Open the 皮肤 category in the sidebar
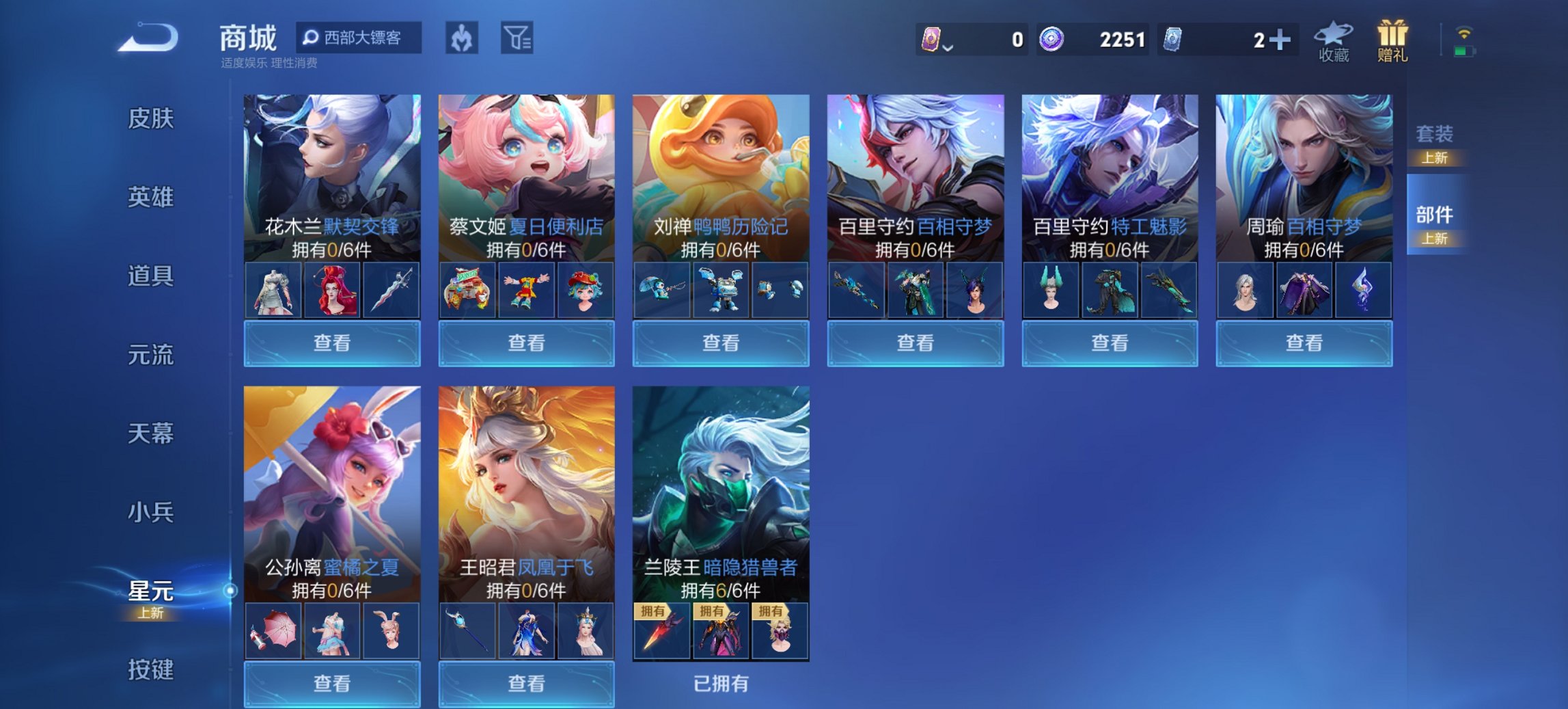 coord(152,119)
